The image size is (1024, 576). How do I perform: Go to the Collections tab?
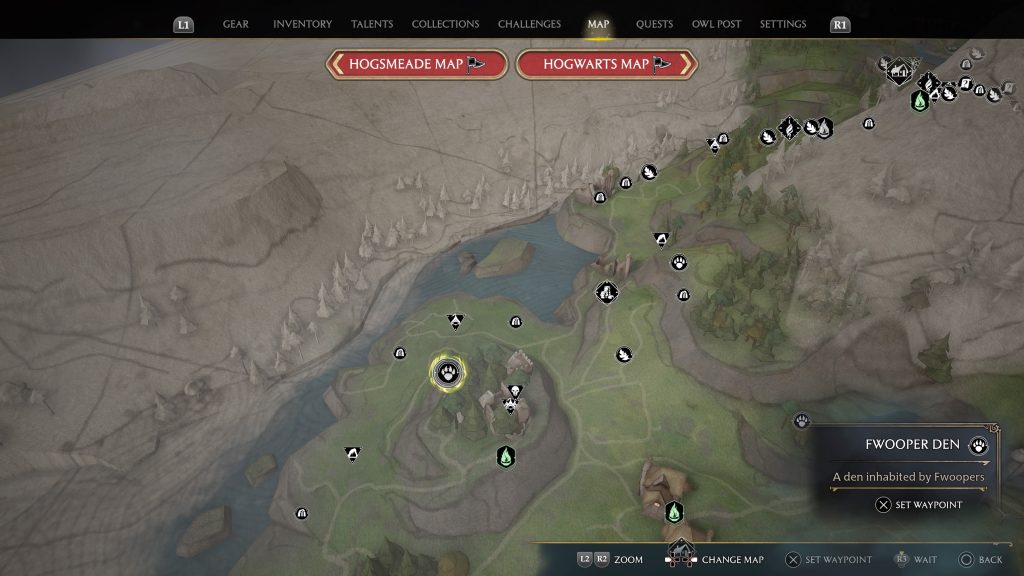click(445, 24)
